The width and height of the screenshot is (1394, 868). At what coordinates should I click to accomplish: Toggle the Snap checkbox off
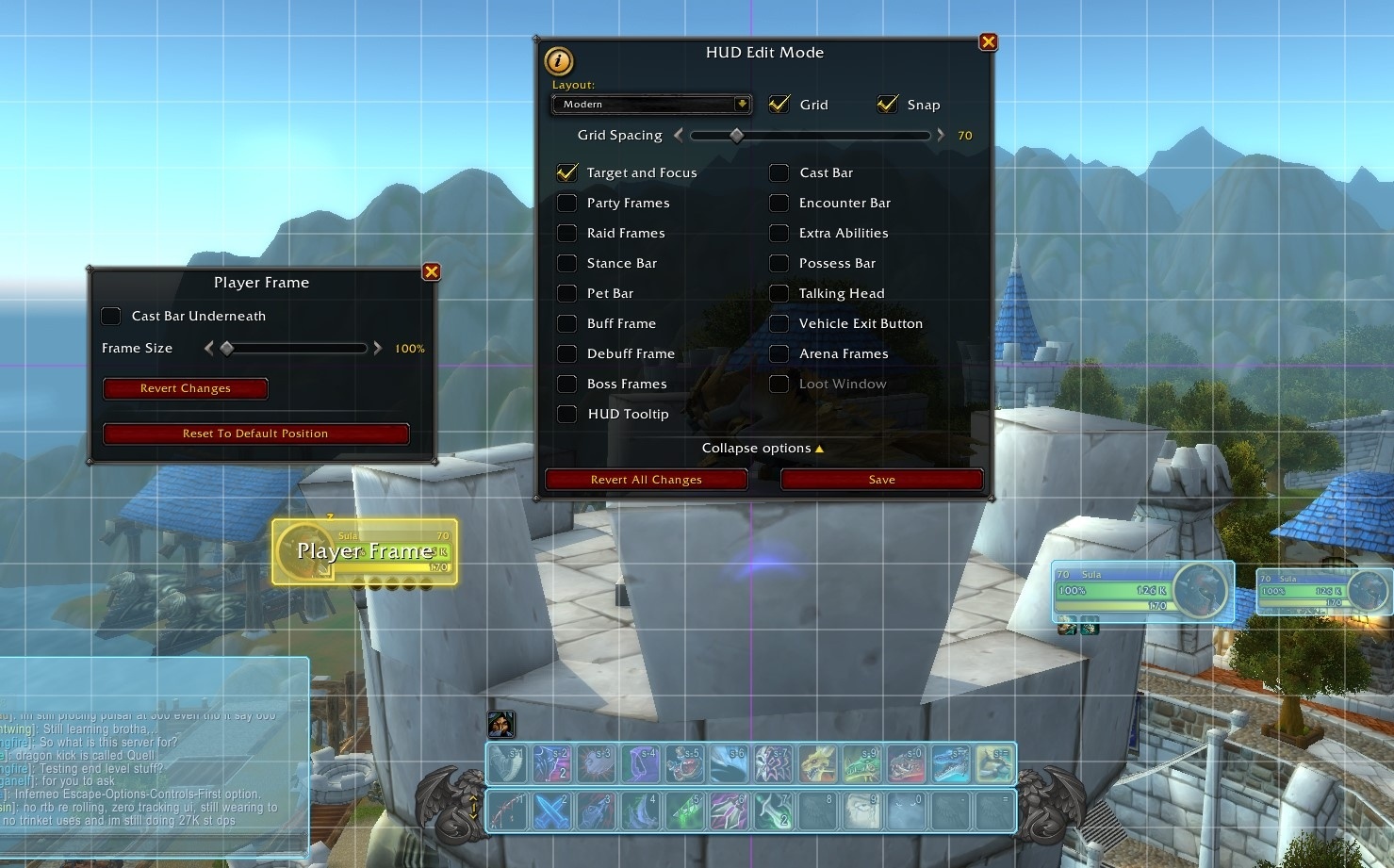pos(887,104)
